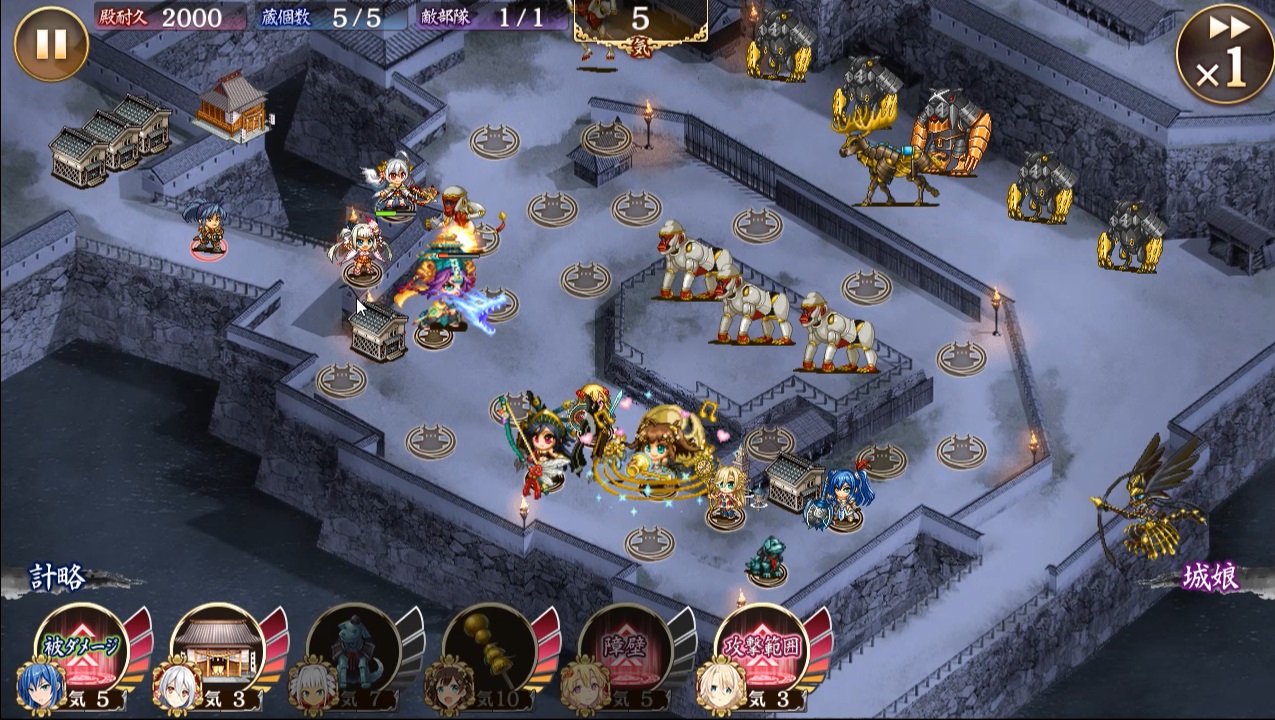Screen dimensions: 1275x720
Task: Pause the battle
Action: point(51,44)
